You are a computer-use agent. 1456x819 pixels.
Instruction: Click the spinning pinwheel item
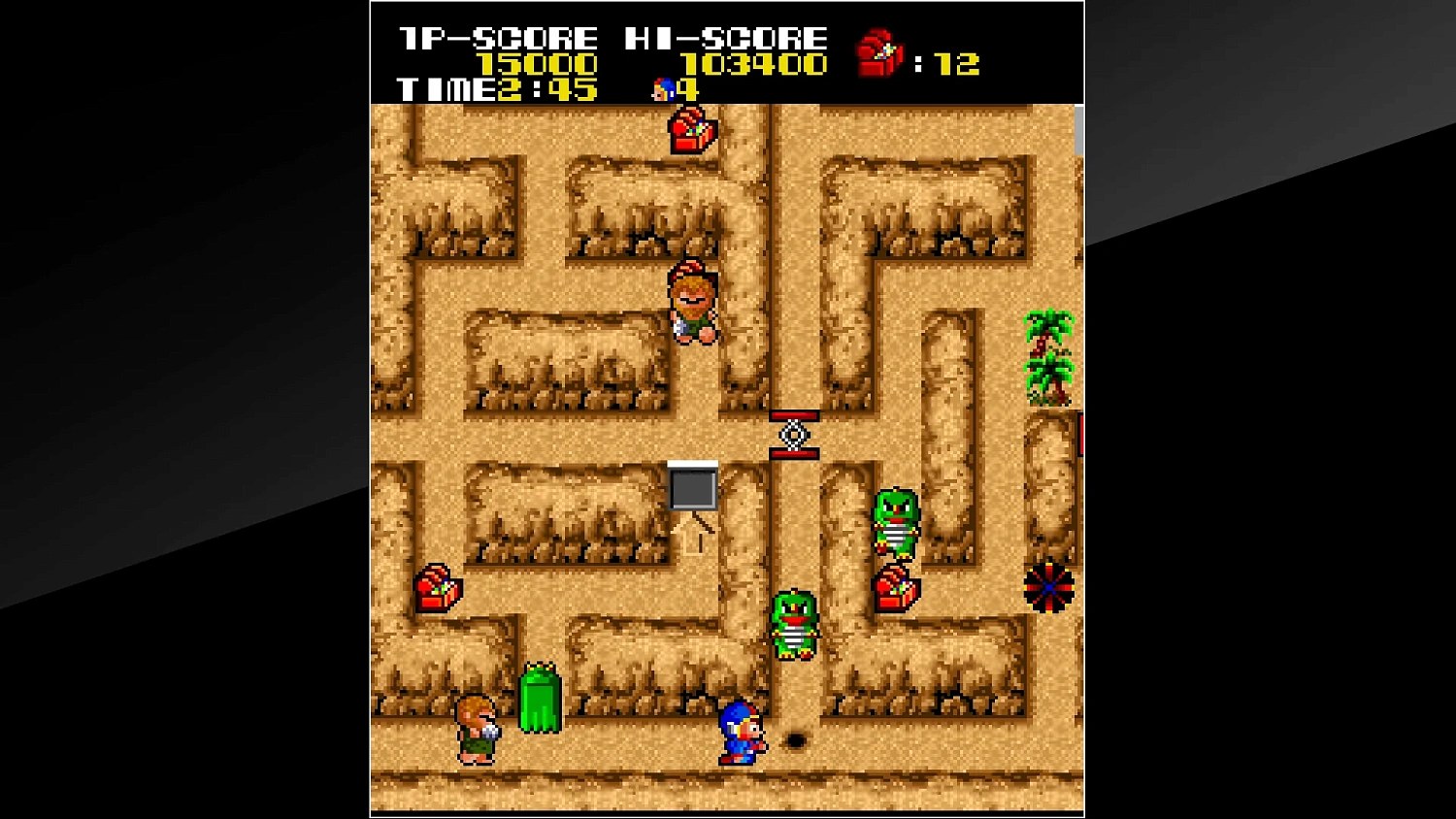click(x=1050, y=588)
